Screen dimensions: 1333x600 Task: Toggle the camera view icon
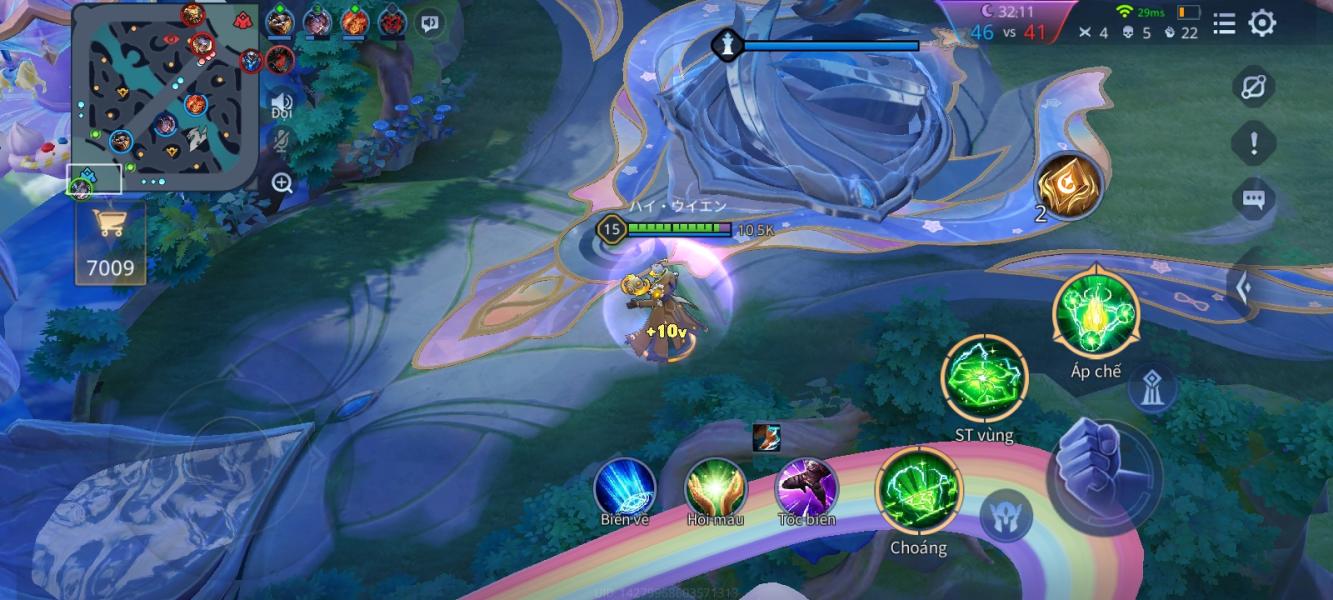(1253, 87)
